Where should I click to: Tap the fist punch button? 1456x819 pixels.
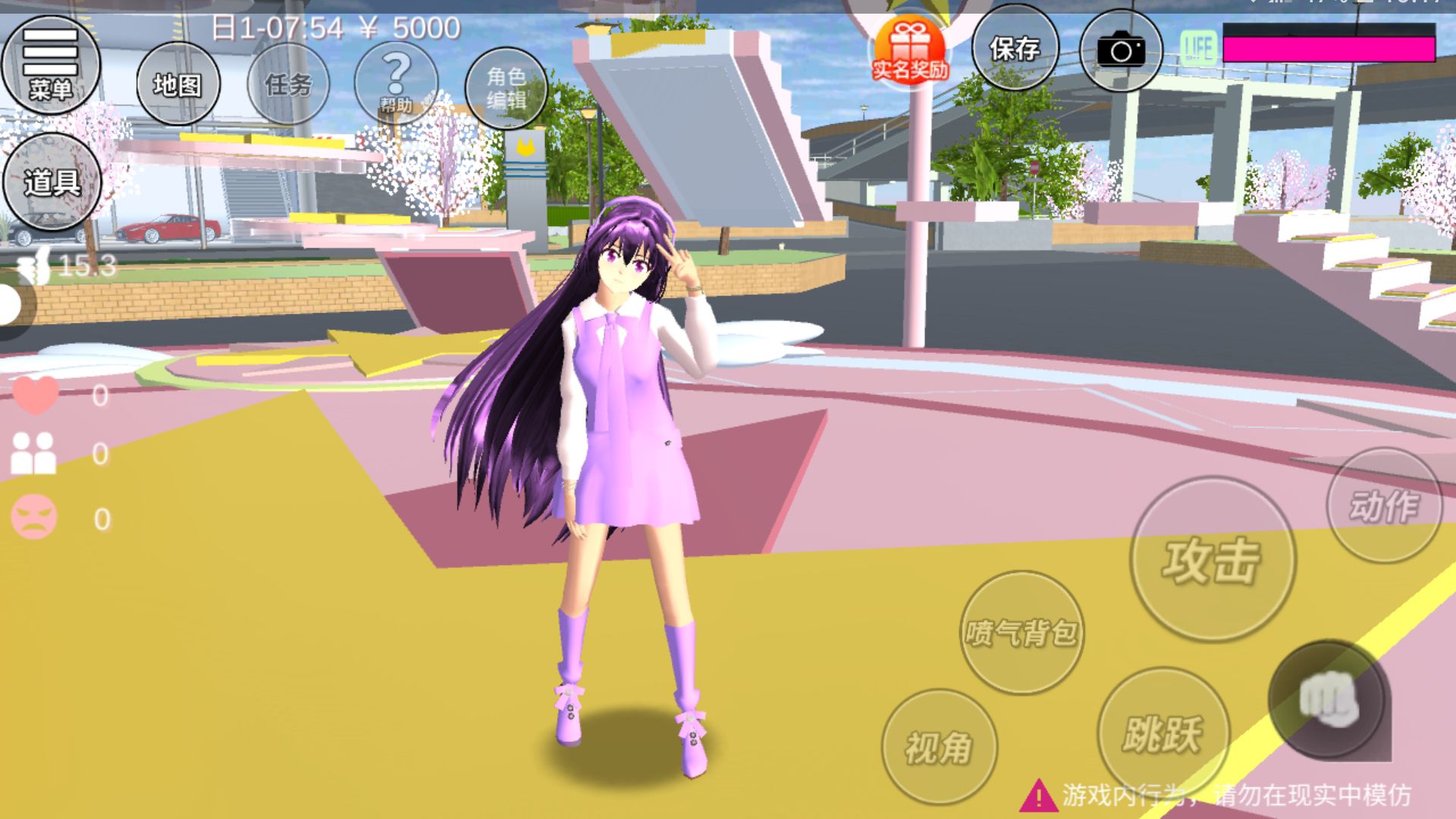point(1327,700)
